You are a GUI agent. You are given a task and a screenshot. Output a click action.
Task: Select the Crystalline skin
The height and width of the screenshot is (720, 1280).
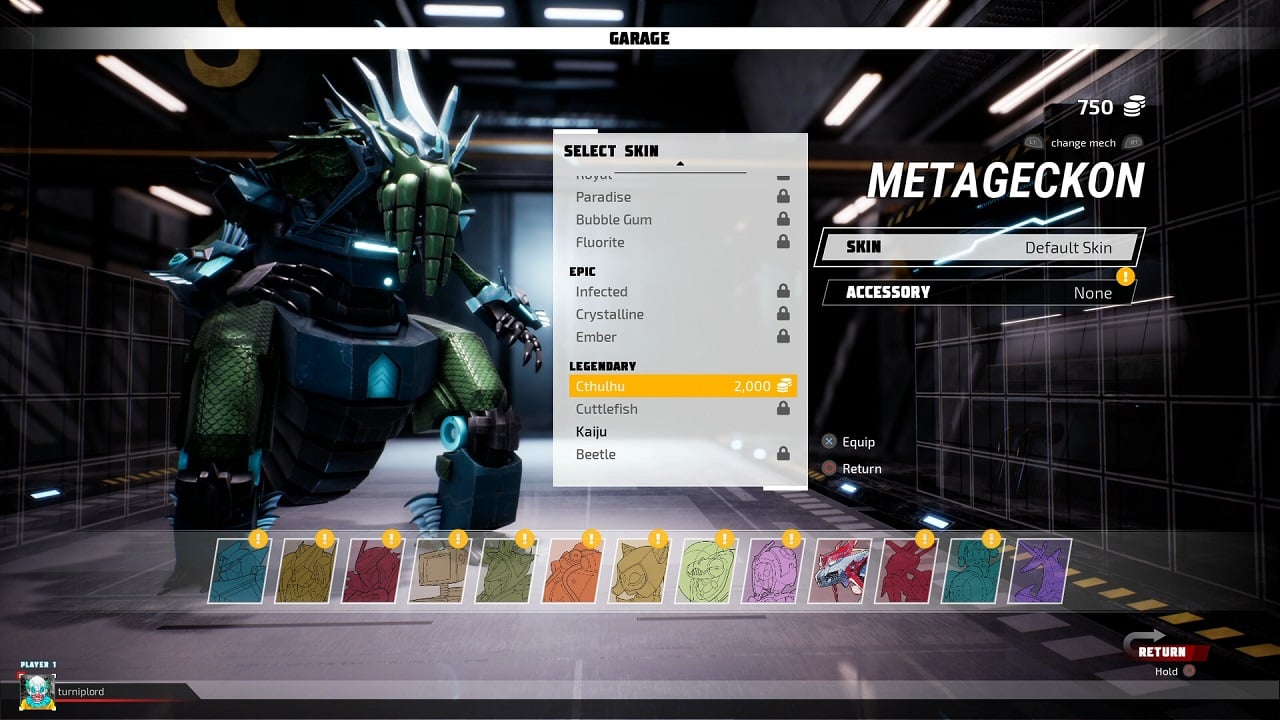pyautogui.click(x=682, y=314)
